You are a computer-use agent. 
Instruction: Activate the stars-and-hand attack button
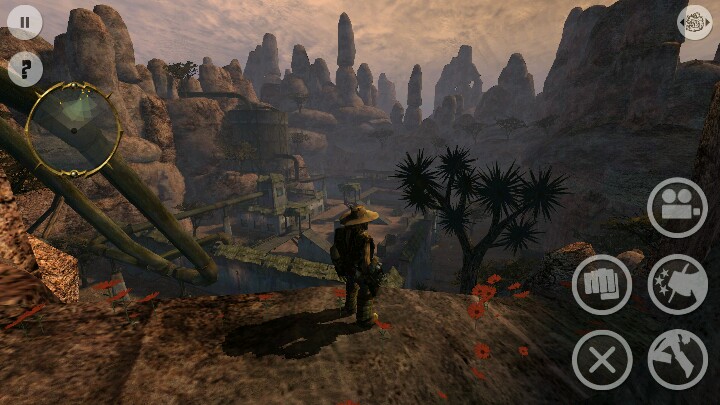pyautogui.click(x=677, y=285)
